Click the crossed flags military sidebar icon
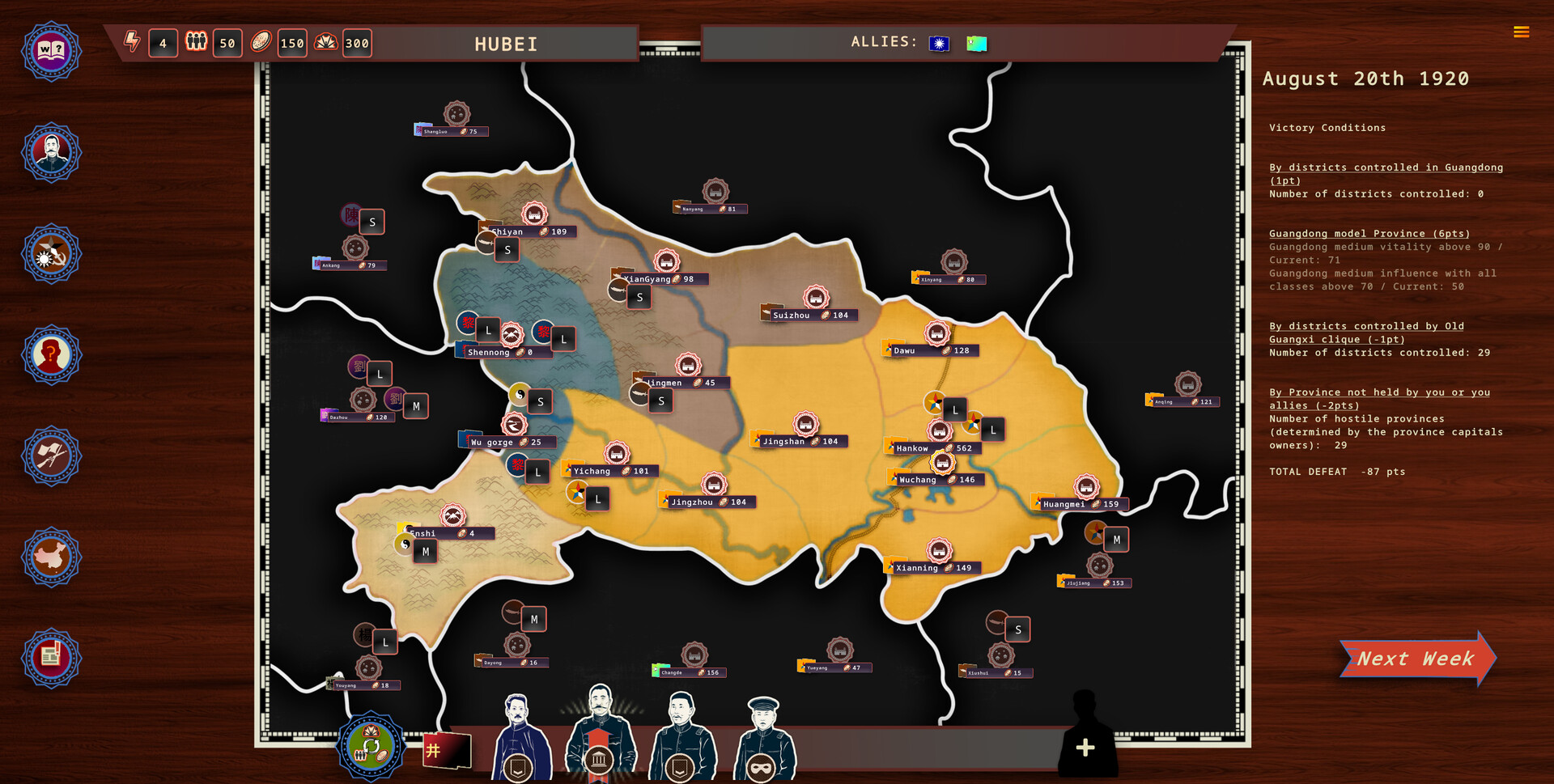Viewport: 1554px width, 784px height. (51, 456)
